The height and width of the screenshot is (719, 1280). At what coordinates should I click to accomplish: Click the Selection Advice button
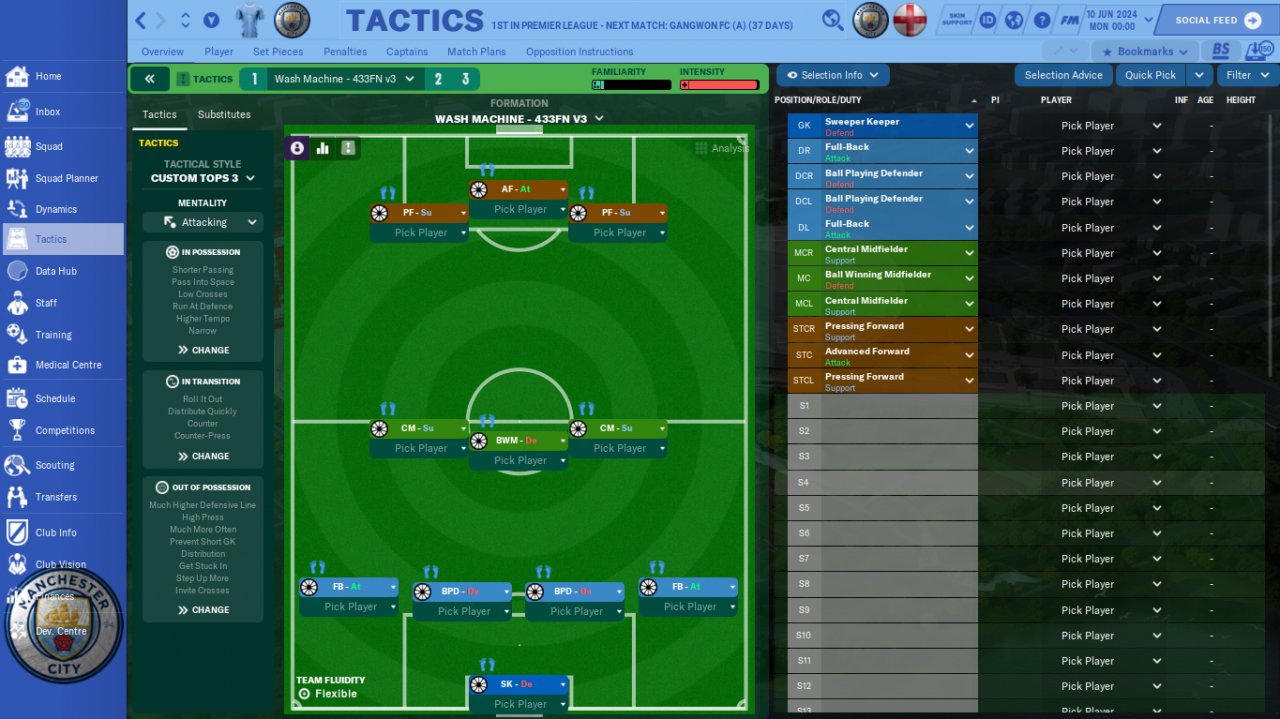[1063, 75]
